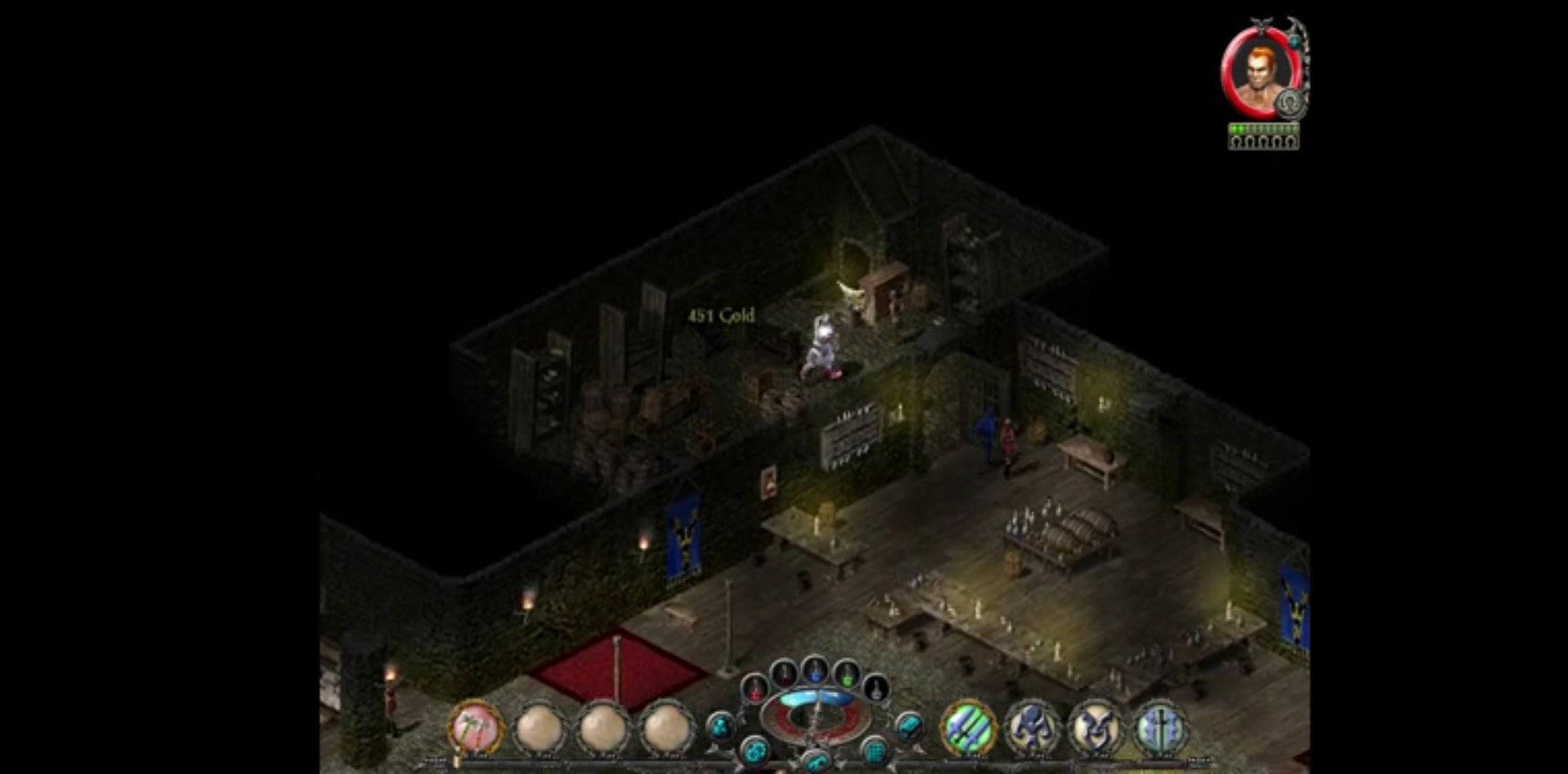
Task: Choose the horned helmet combat art
Action: point(1096,728)
